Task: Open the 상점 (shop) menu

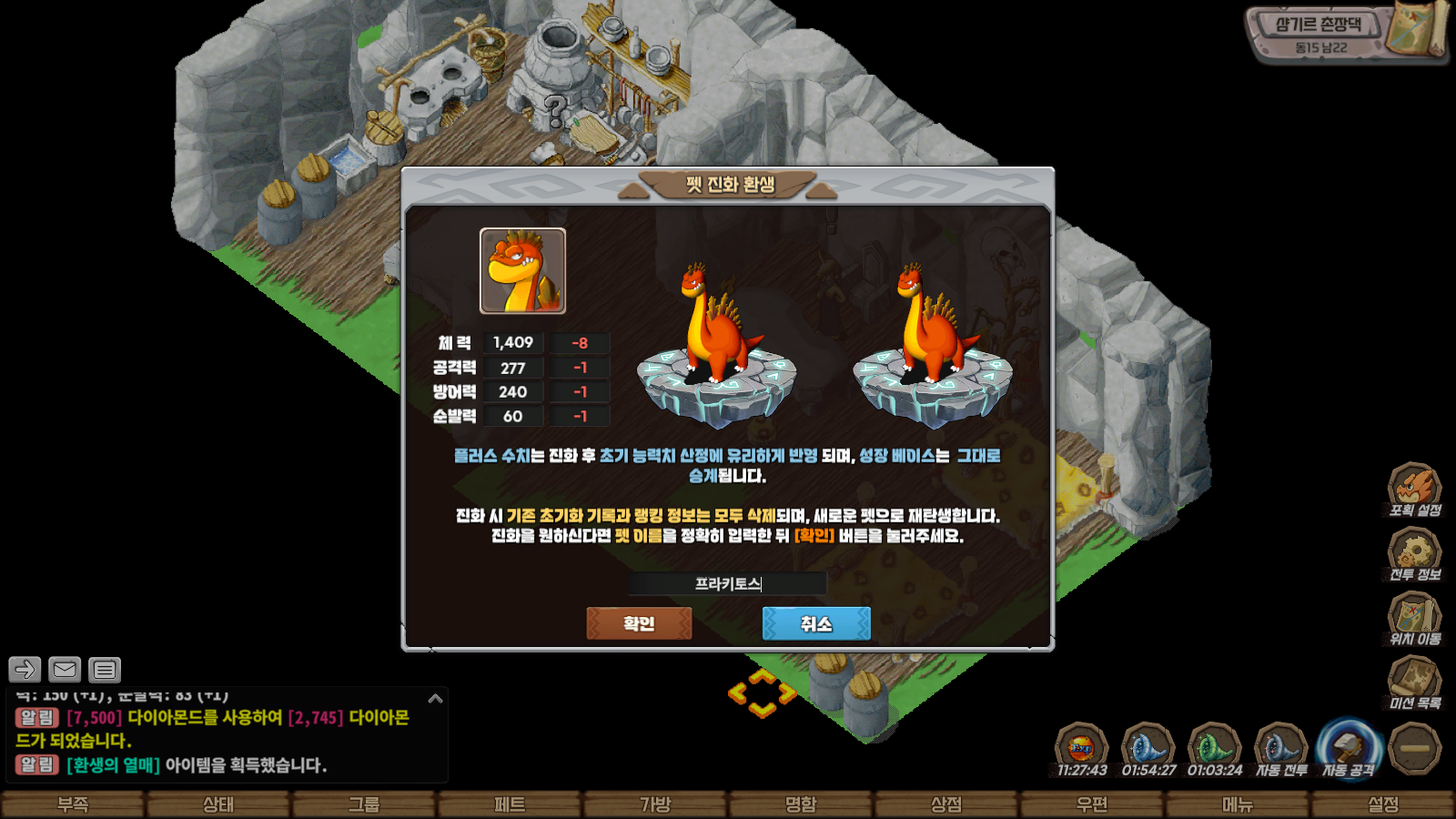Action: click(946, 804)
